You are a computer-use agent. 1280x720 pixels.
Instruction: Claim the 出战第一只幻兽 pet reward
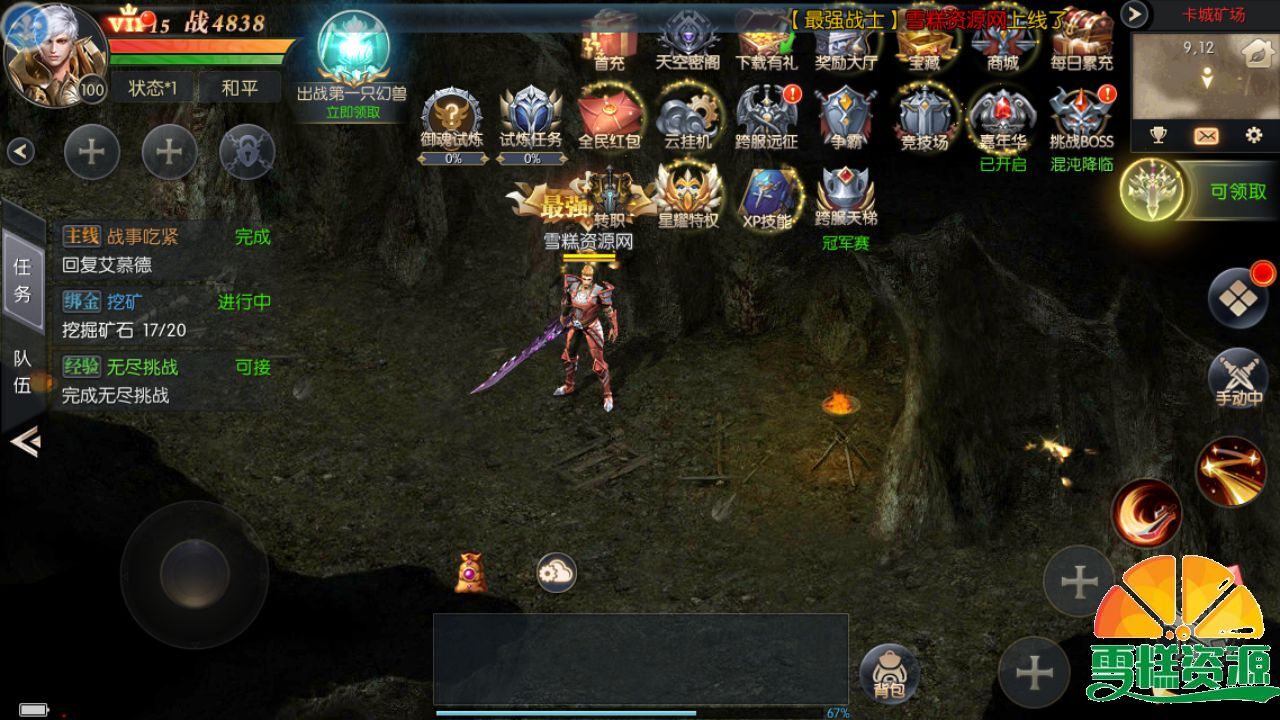click(352, 60)
